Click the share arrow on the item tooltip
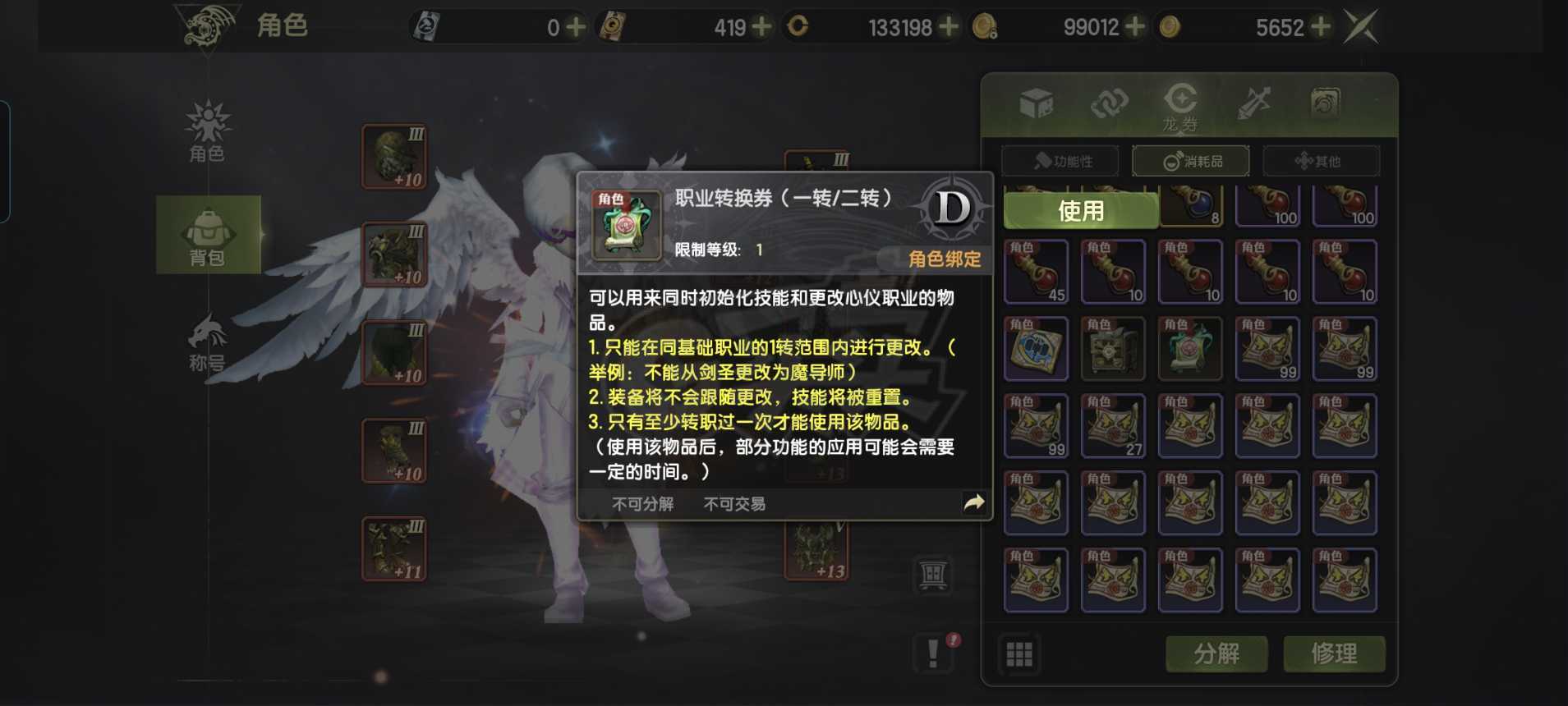1568x706 pixels. pyautogui.click(x=974, y=503)
